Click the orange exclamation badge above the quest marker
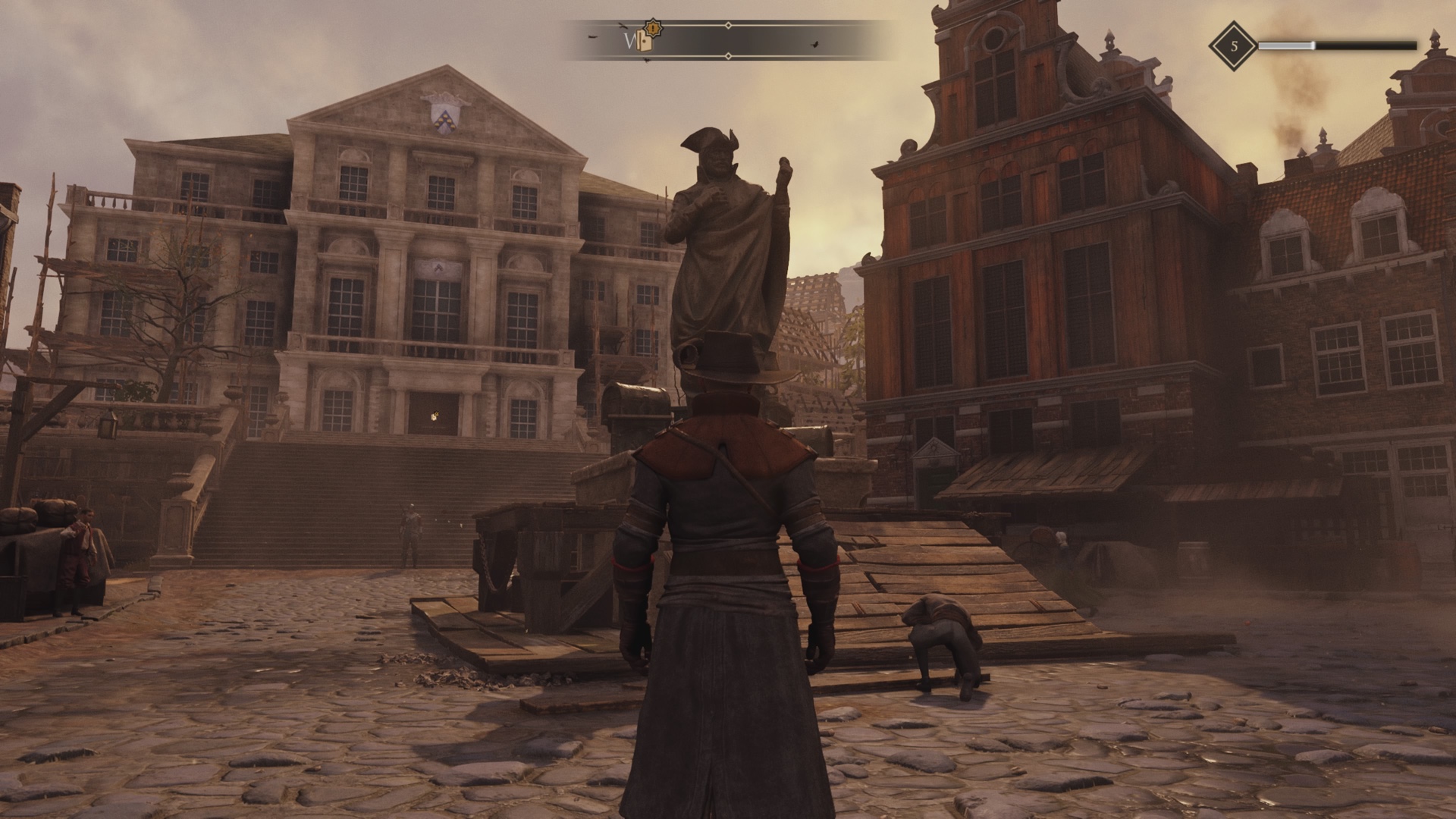Image resolution: width=1456 pixels, height=819 pixels. coord(652,29)
